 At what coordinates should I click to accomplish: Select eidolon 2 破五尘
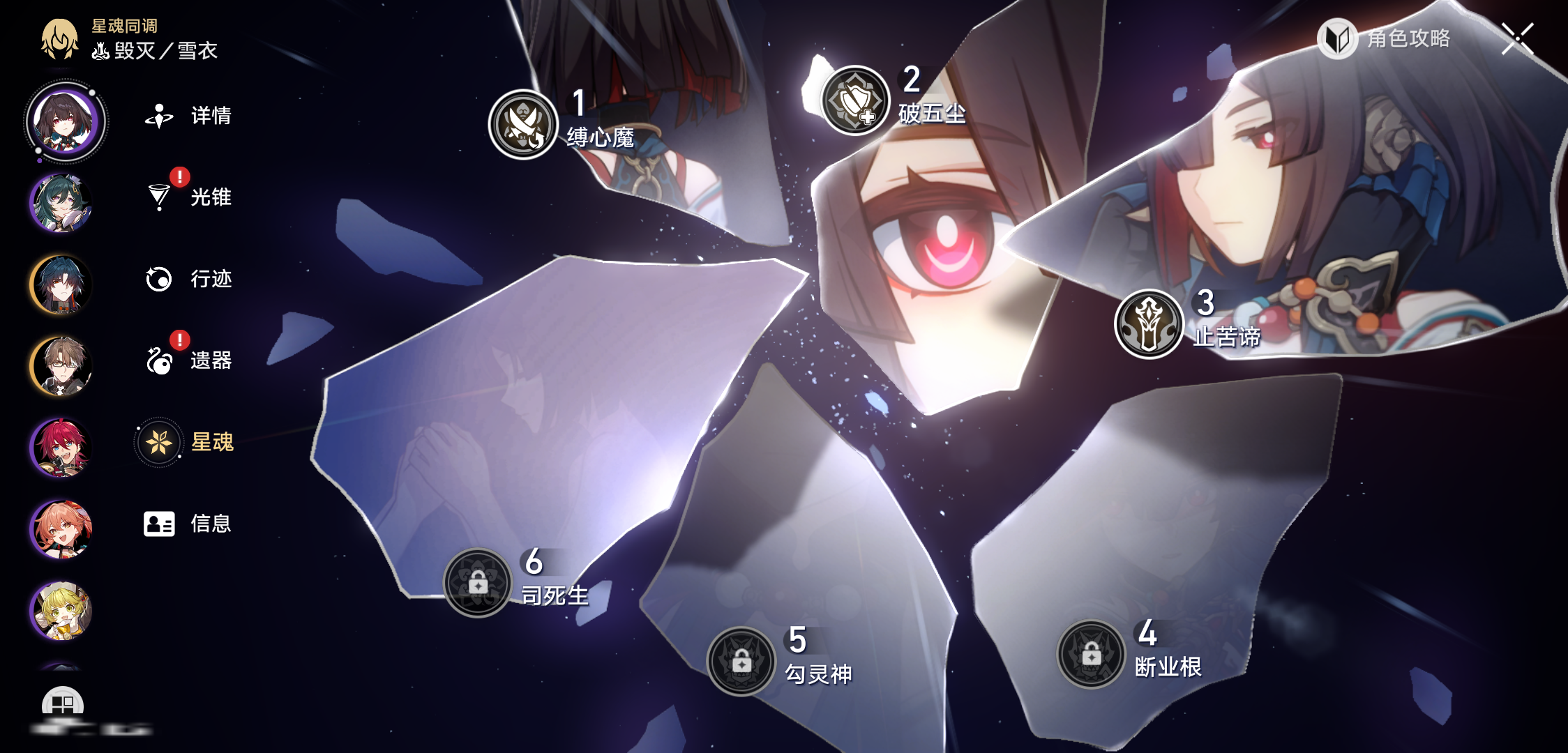855,100
